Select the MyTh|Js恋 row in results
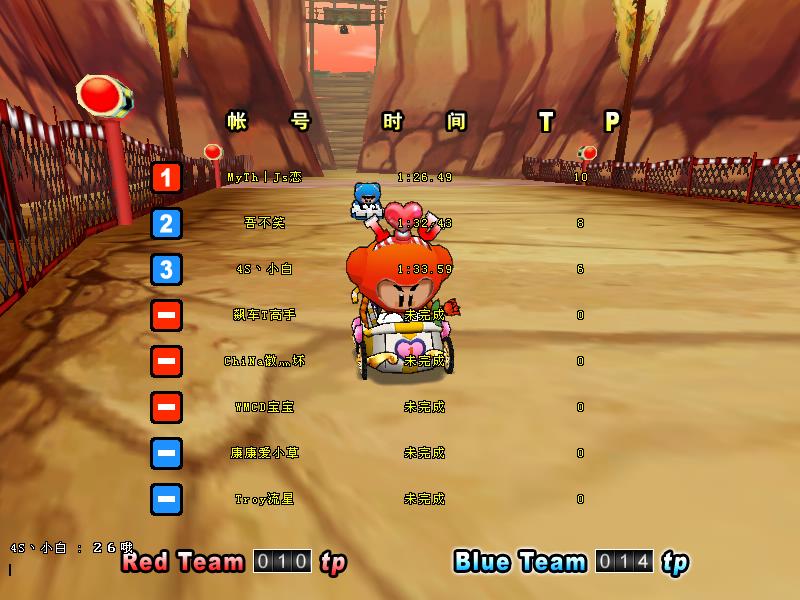The image size is (800, 600). click(264, 177)
